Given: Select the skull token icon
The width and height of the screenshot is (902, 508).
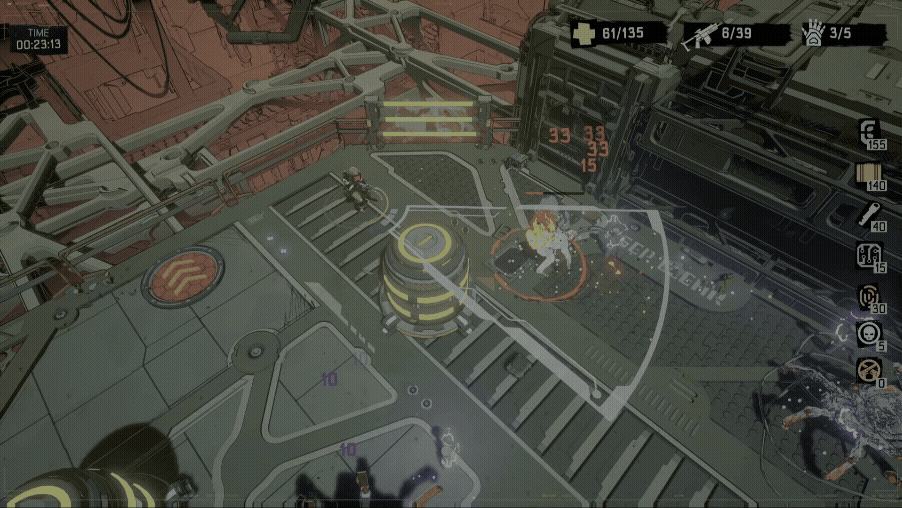Looking at the screenshot, I should (868, 334).
